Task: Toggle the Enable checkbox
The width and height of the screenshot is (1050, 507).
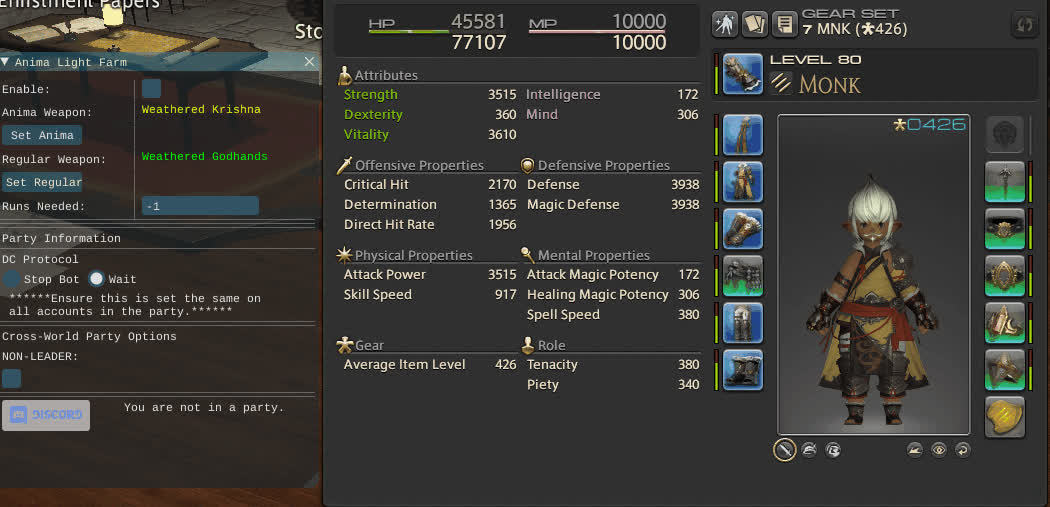Action: pos(151,89)
